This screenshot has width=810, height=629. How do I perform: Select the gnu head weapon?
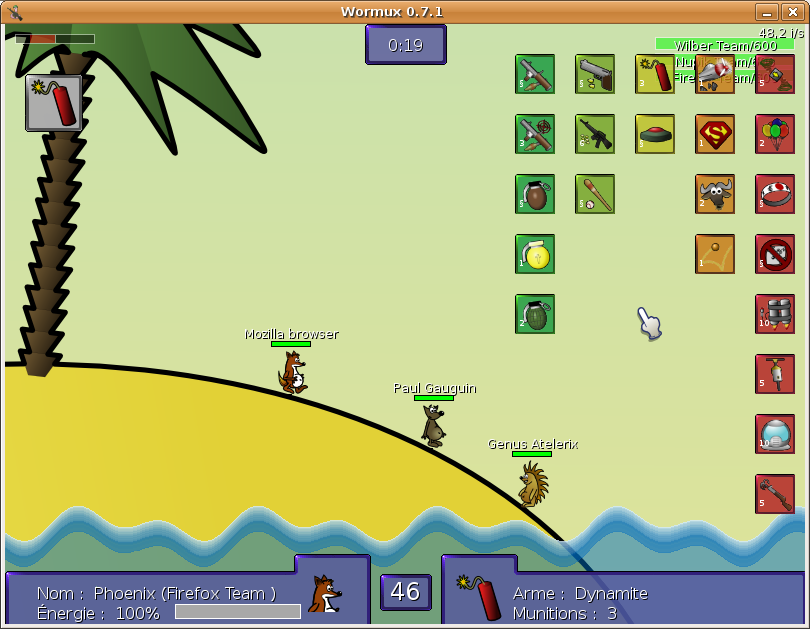click(x=715, y=194)
